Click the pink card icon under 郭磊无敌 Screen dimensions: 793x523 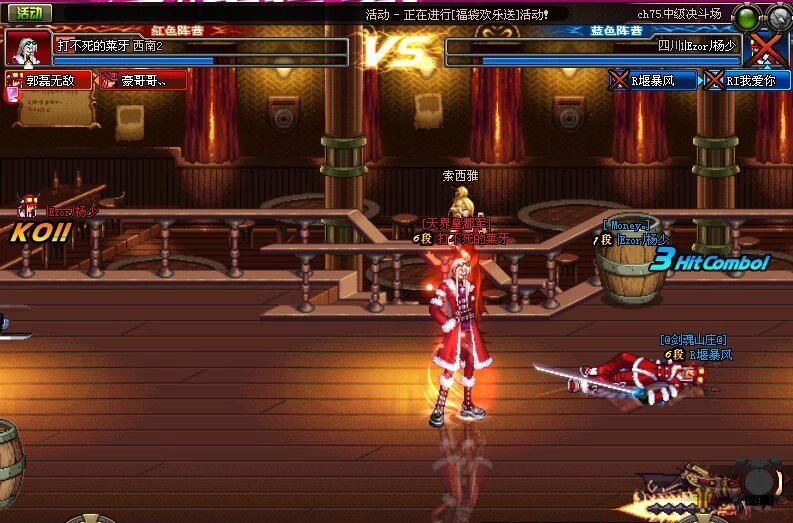pyautogui.click(x=12, y=95)
